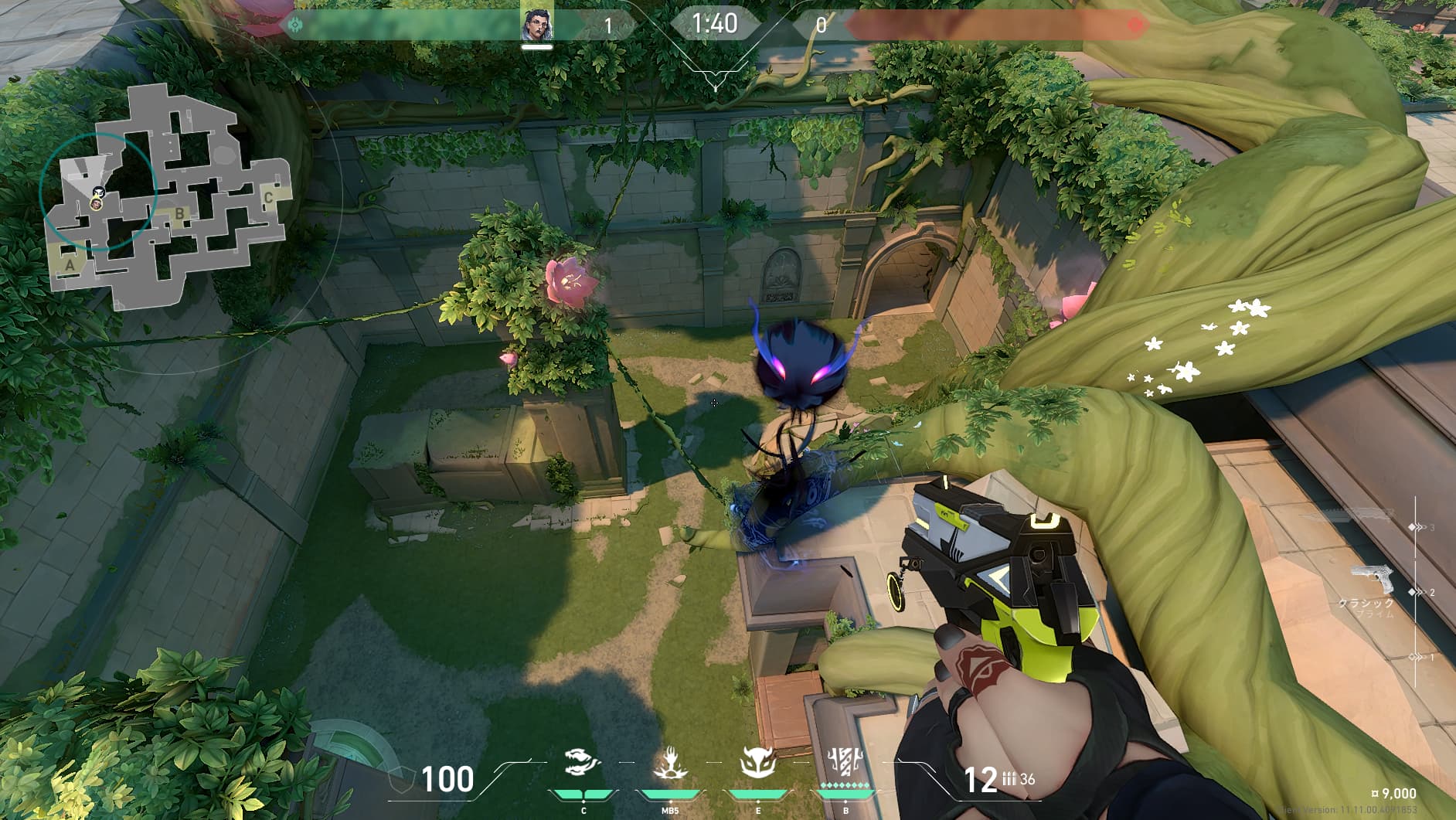Activate the Prowler ability icon
This screenshot has height=820, width=1456.
583,764
